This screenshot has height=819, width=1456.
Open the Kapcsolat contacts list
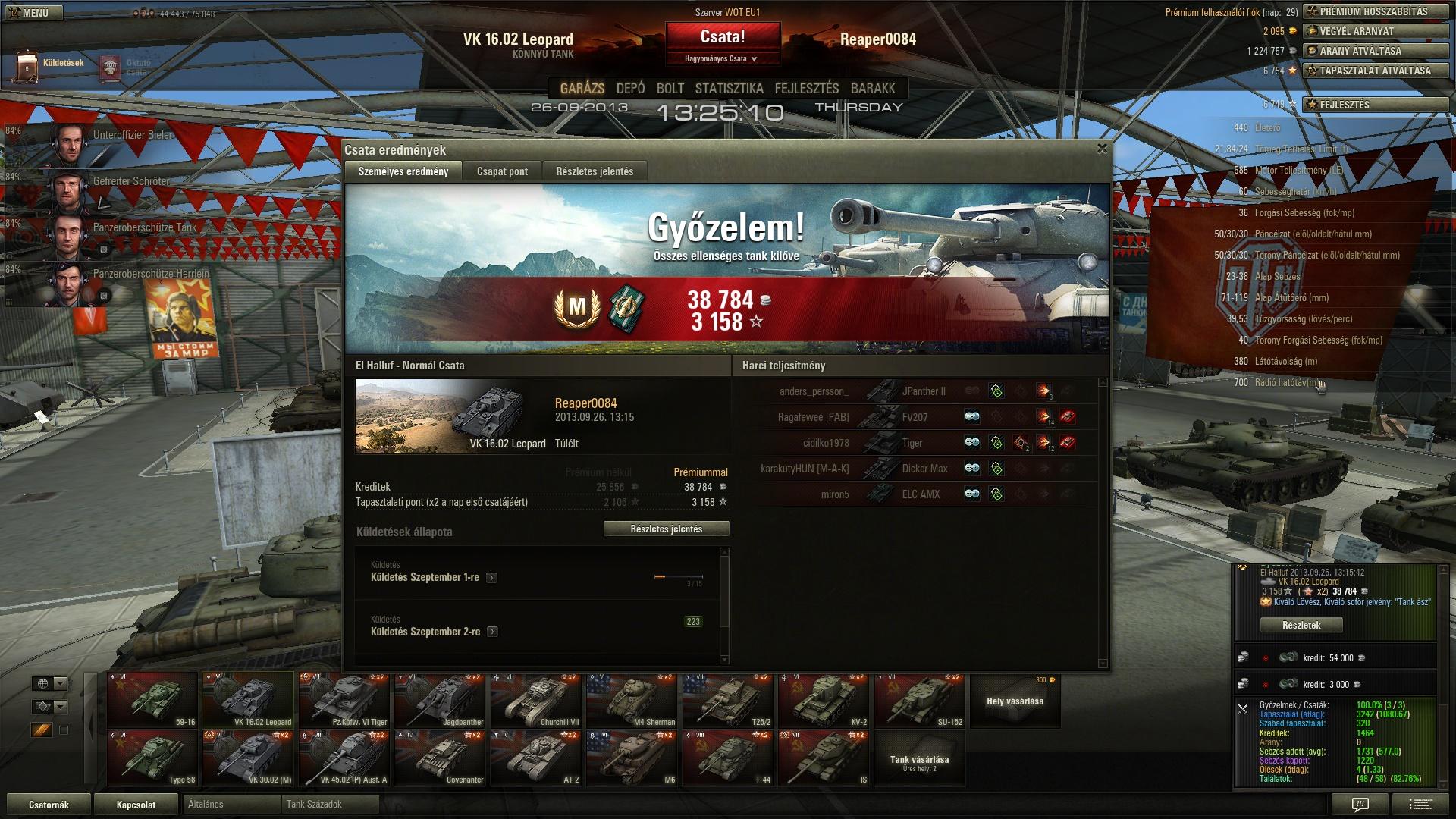tap(136, 805)
